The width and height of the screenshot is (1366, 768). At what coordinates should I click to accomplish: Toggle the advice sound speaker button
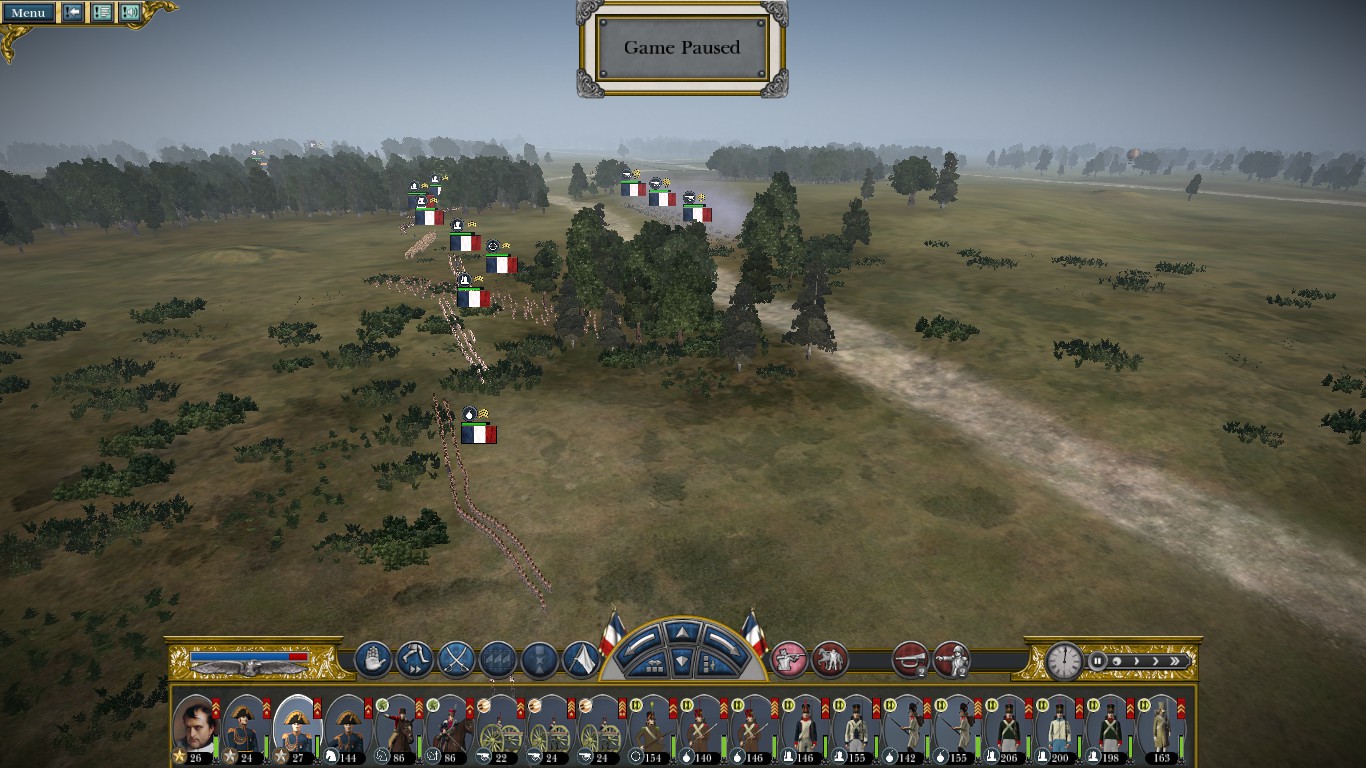(x=130, y=13)
